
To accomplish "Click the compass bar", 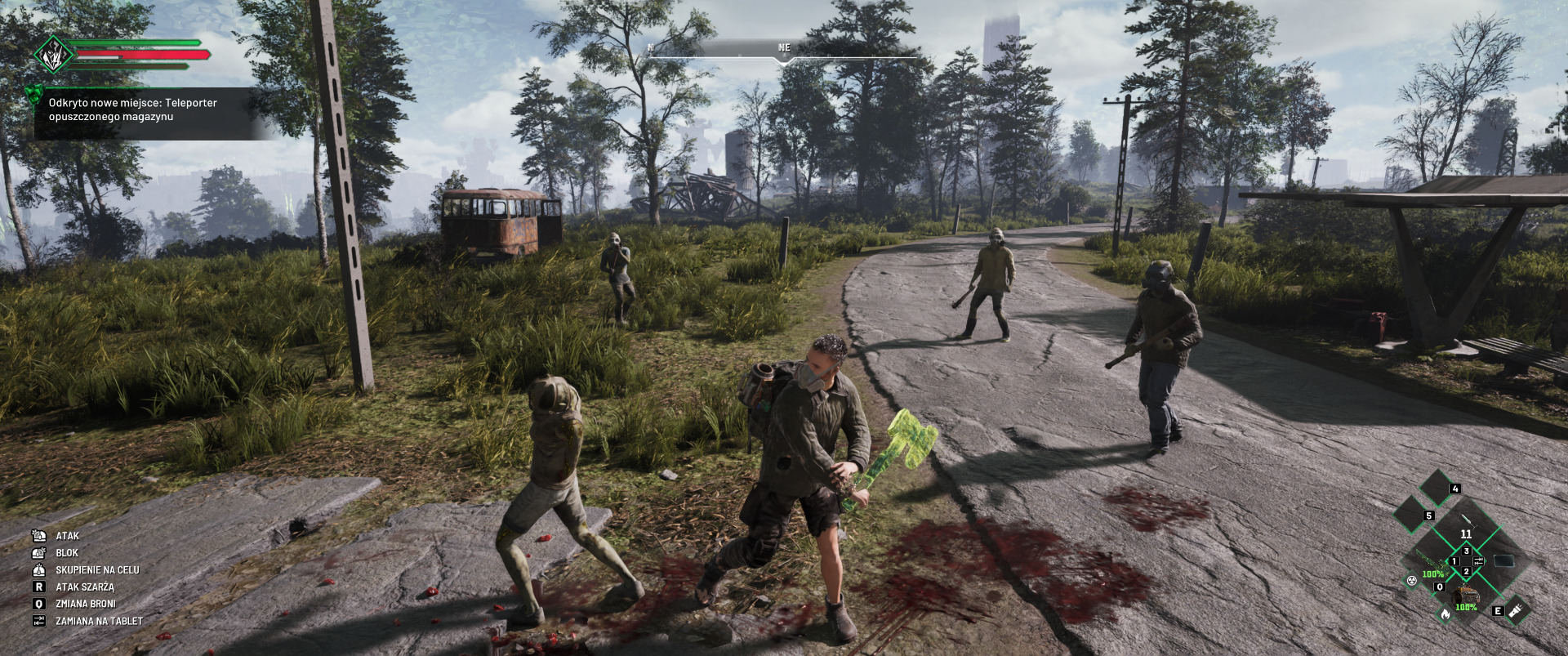I will click(x=784, y=51).
